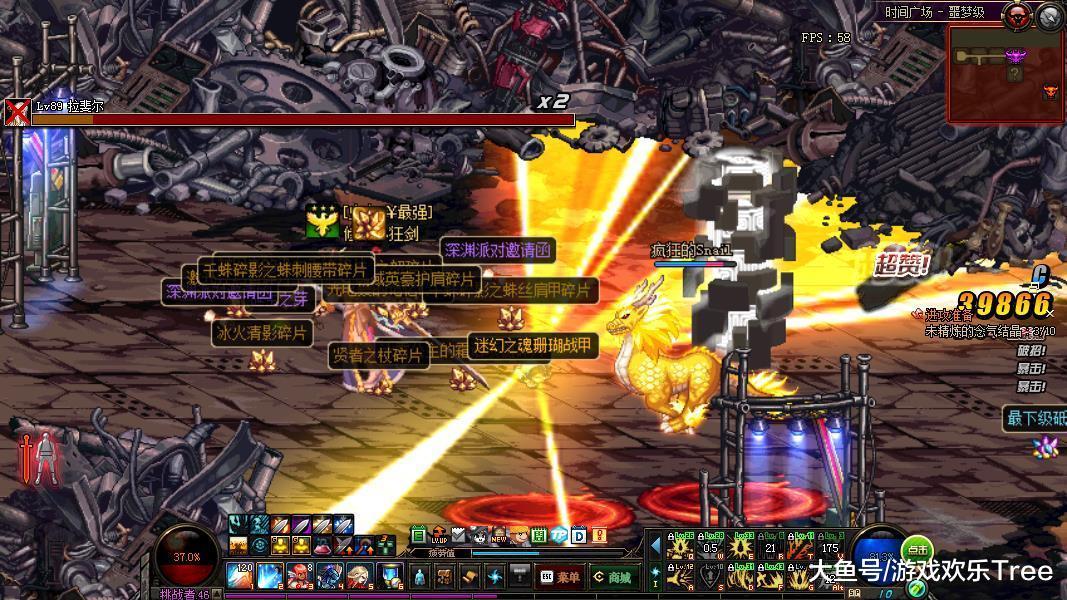Use the quick slot 1 item with count 120
This screenshot has height=600, width=1067.
239,576
